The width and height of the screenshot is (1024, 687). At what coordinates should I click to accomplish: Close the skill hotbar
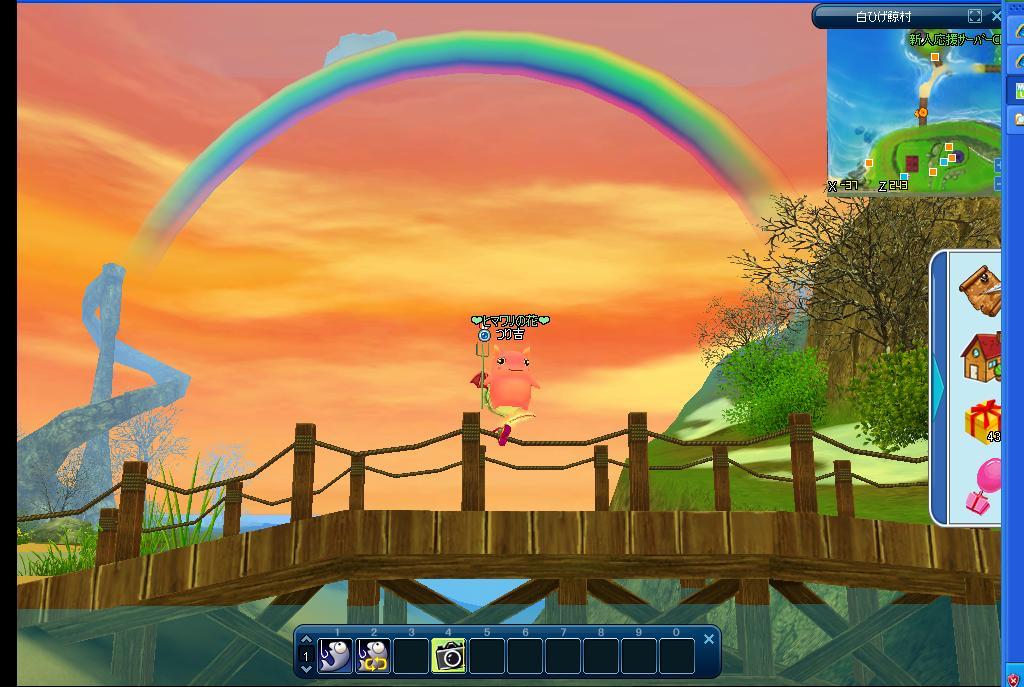(709, 639)
